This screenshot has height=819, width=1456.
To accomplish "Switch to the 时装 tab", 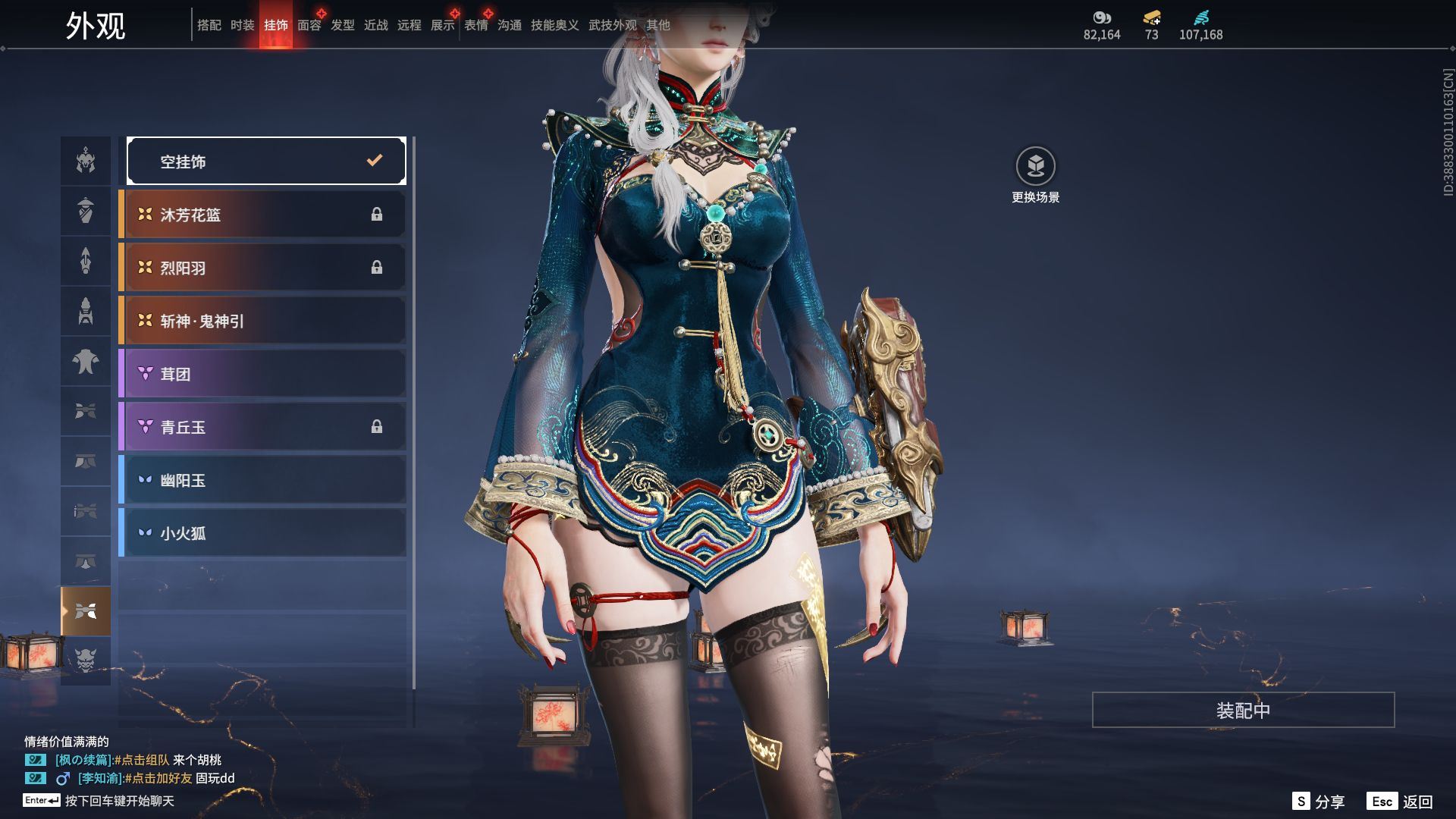I will click(243, 25).
